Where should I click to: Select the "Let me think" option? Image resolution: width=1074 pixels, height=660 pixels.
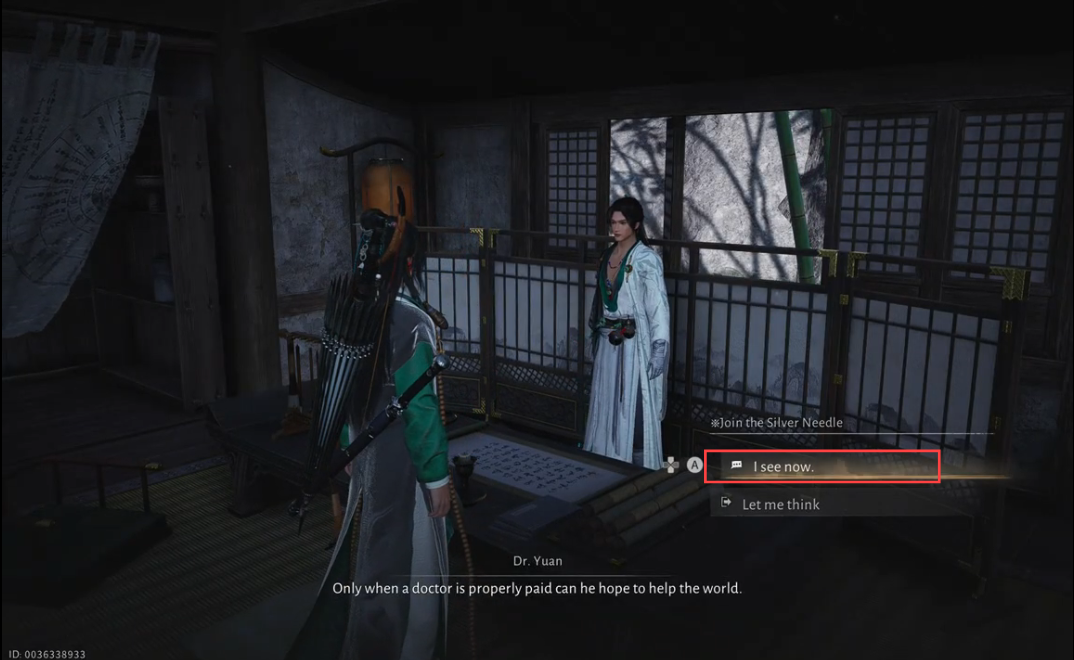coord(781,504)
